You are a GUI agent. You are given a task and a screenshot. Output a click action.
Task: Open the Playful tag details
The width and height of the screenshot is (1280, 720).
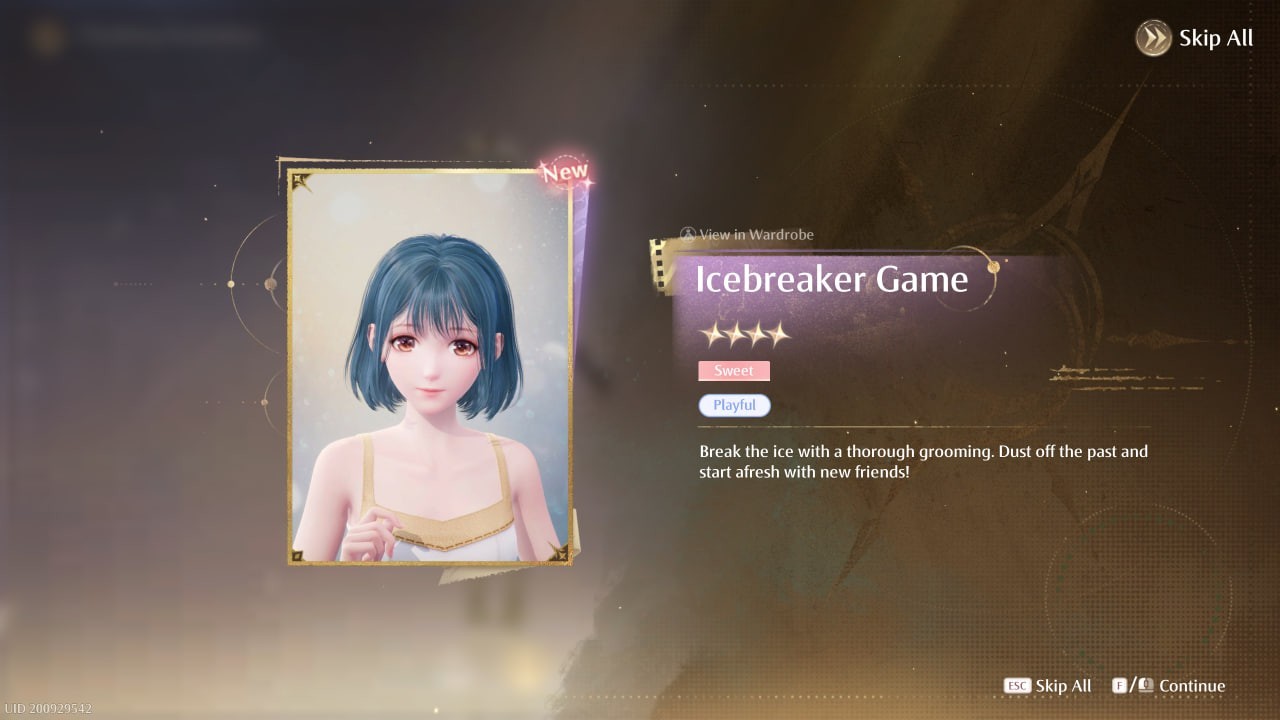click(734, 405)
